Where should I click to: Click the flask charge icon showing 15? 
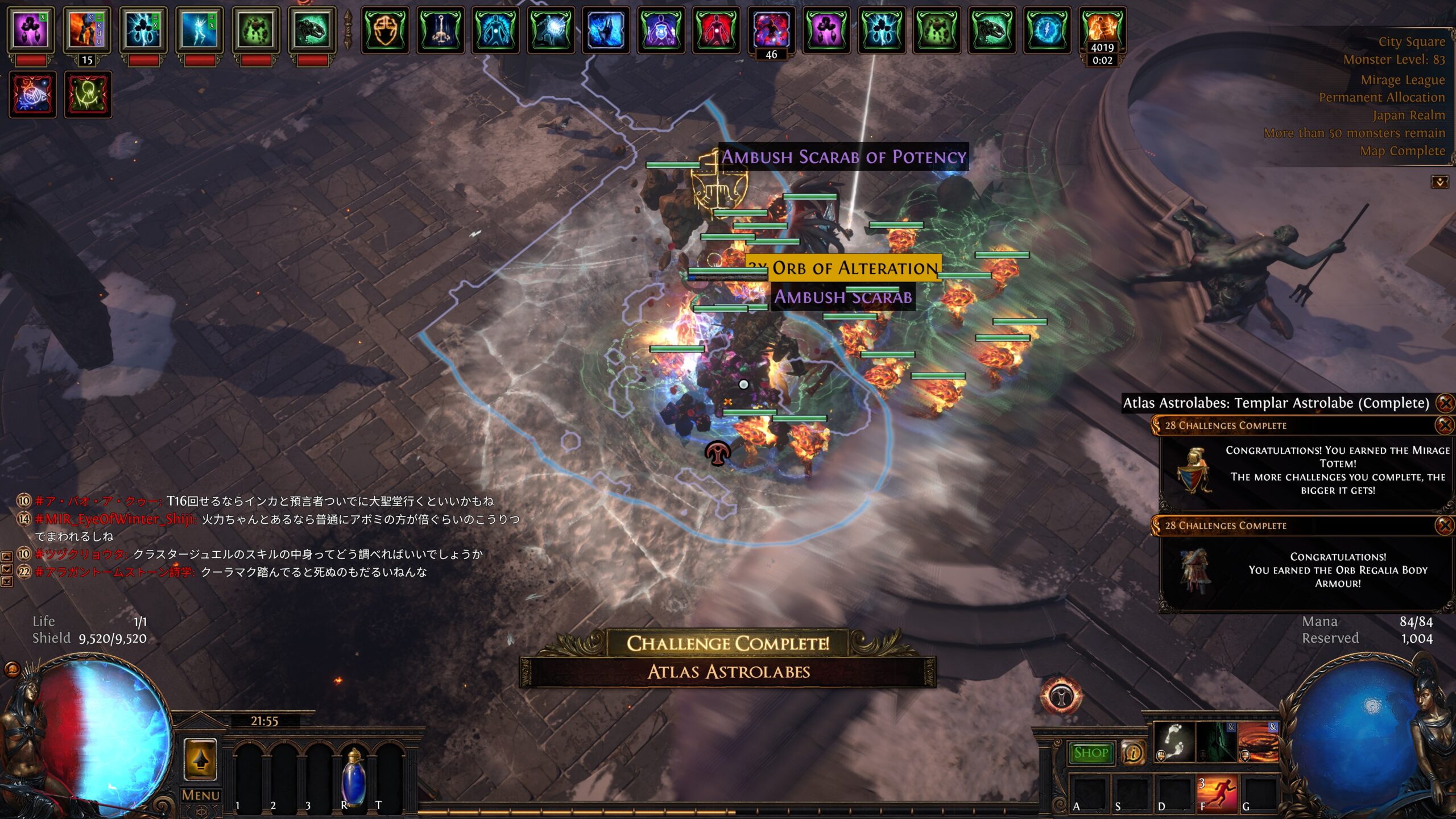[86, 31]
